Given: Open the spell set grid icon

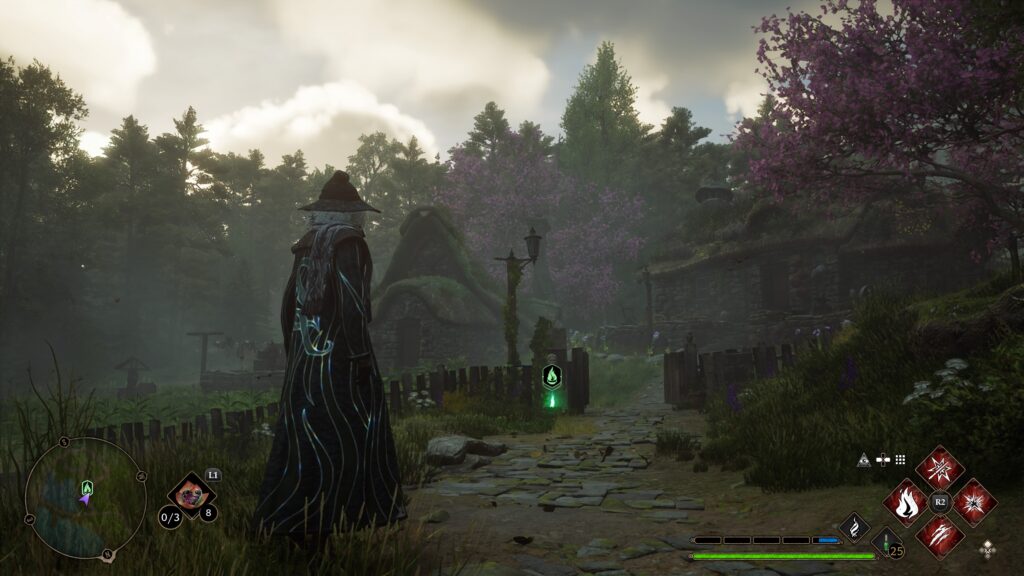Looking at the screenshot, I should click(x=900, y=460).
